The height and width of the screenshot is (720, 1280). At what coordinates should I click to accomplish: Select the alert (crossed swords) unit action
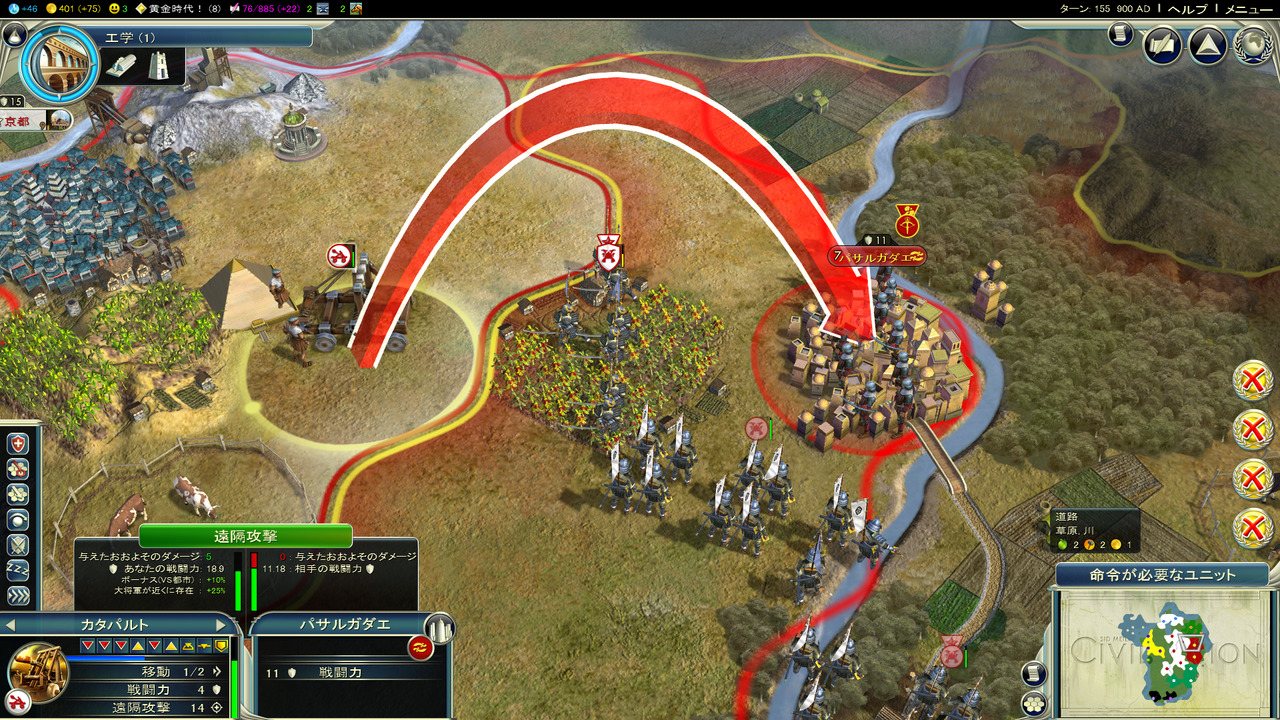pos(18,545)
